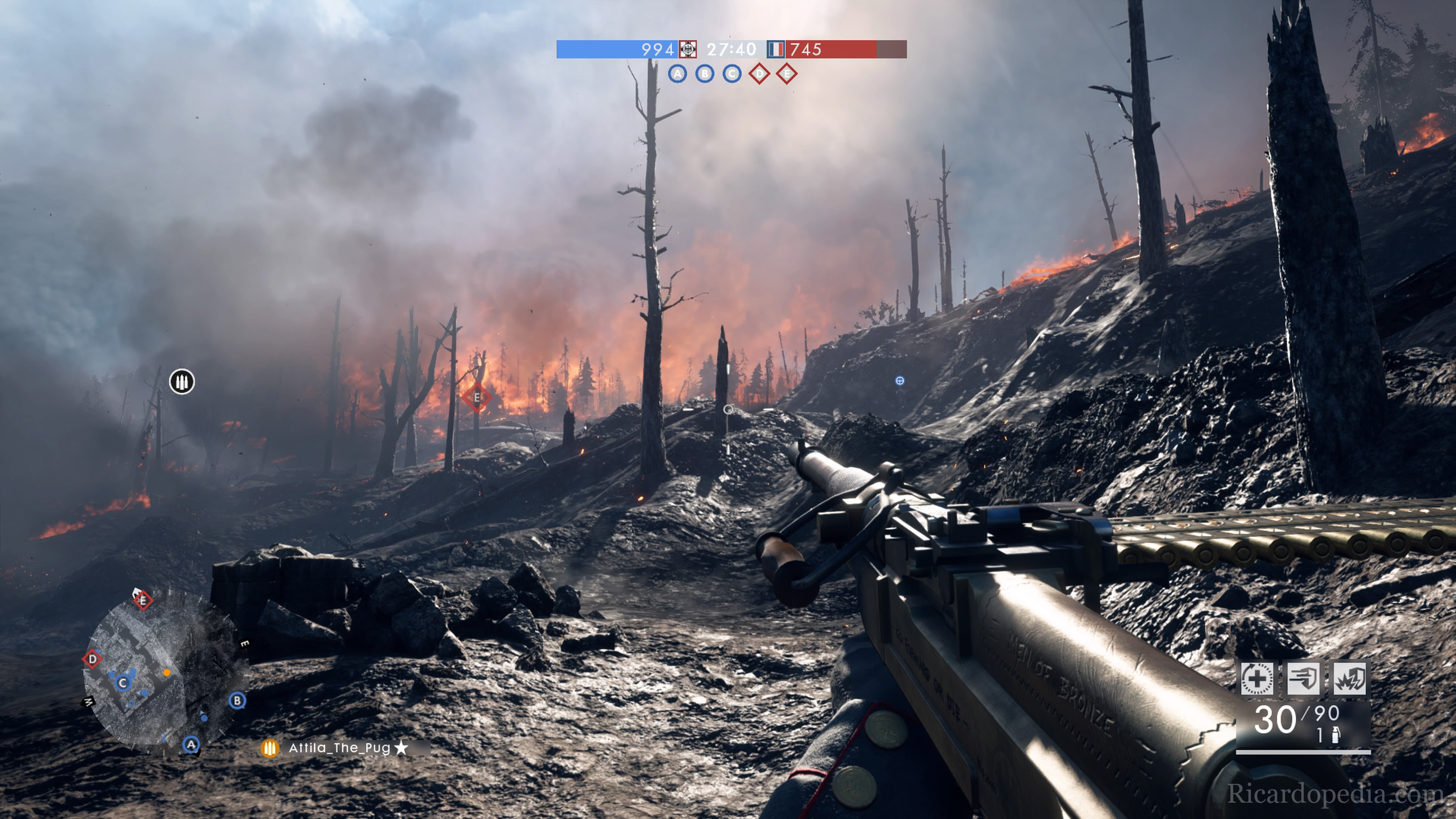Click the blue teammate marker over the hillside
1456x819 pixels.
[900, 381]
